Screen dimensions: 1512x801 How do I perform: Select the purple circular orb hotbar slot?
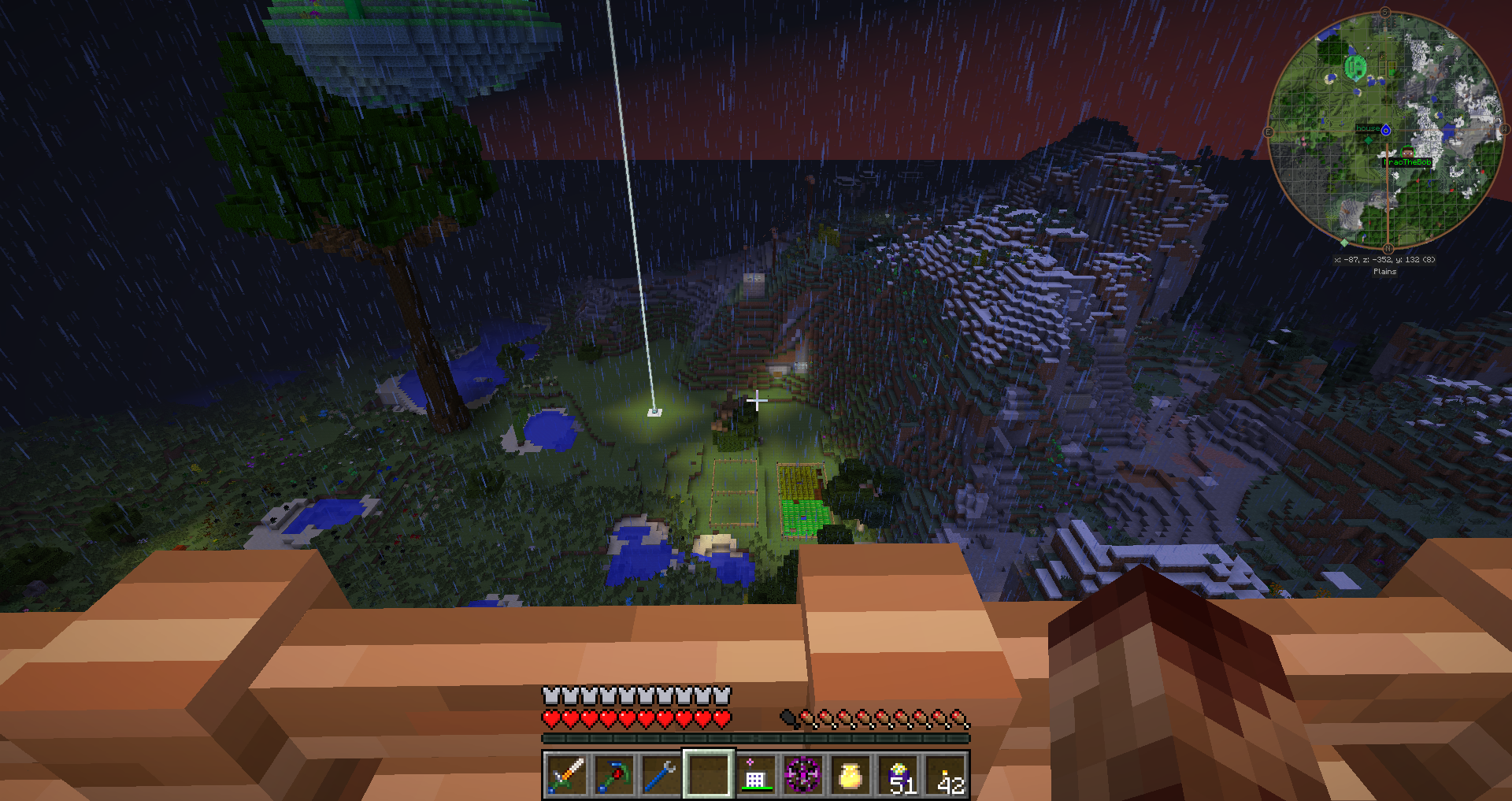[x=802, y=775]
